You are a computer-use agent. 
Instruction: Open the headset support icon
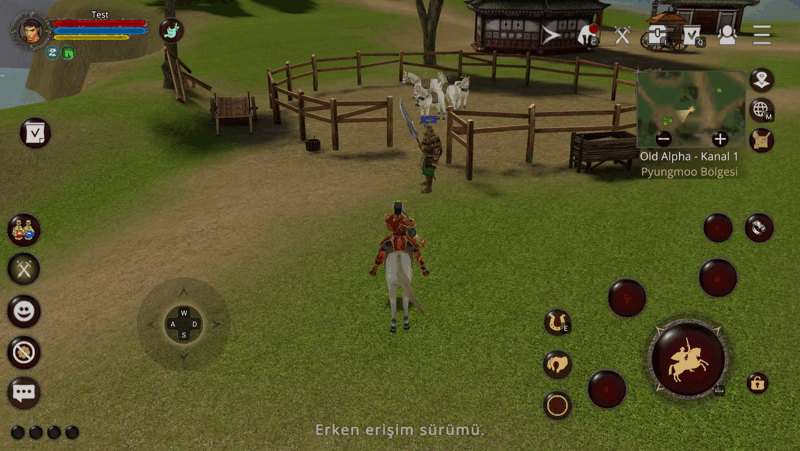[727, 35]
